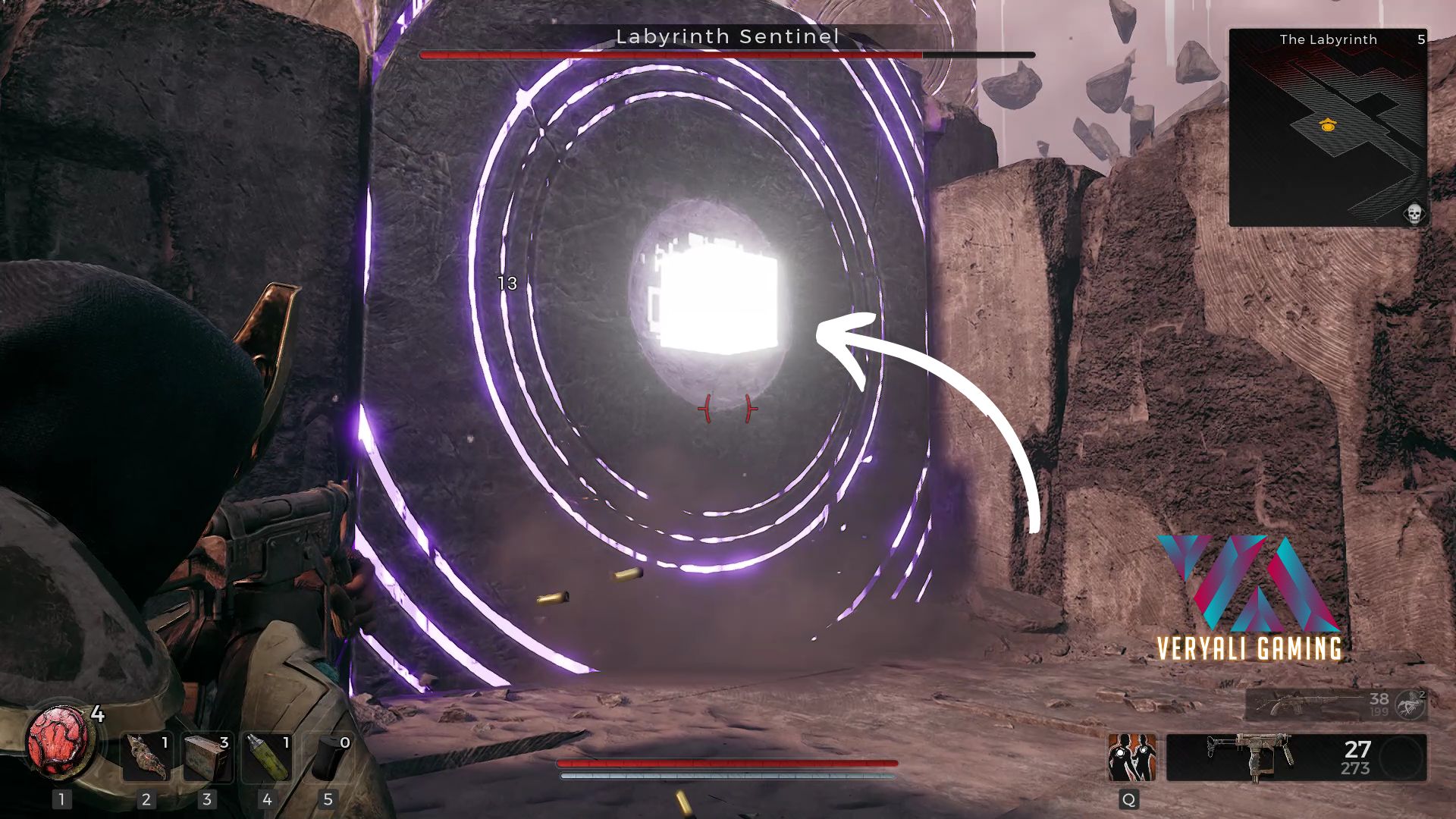Click the skull marker on the minimap
This screenshot has height=819, width=1456.
(1414, 213)
